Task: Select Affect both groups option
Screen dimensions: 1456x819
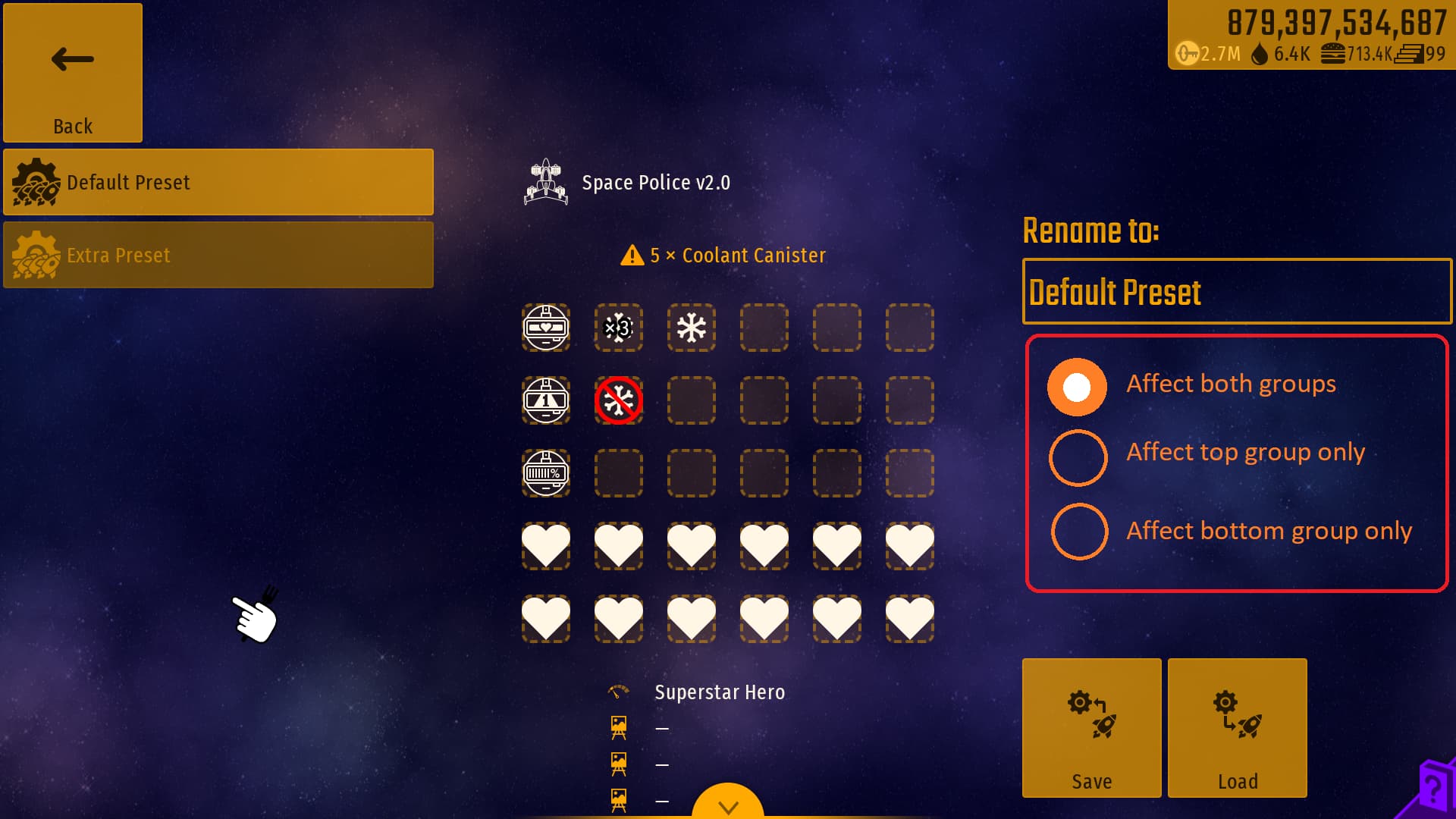Action: pos(1078,387)
